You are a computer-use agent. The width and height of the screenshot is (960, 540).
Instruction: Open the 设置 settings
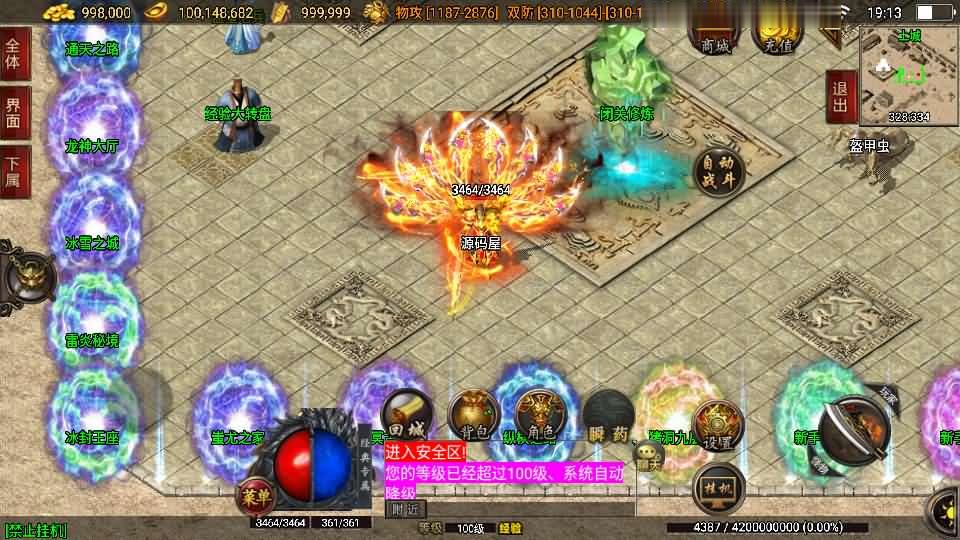[x=717, y=424]
